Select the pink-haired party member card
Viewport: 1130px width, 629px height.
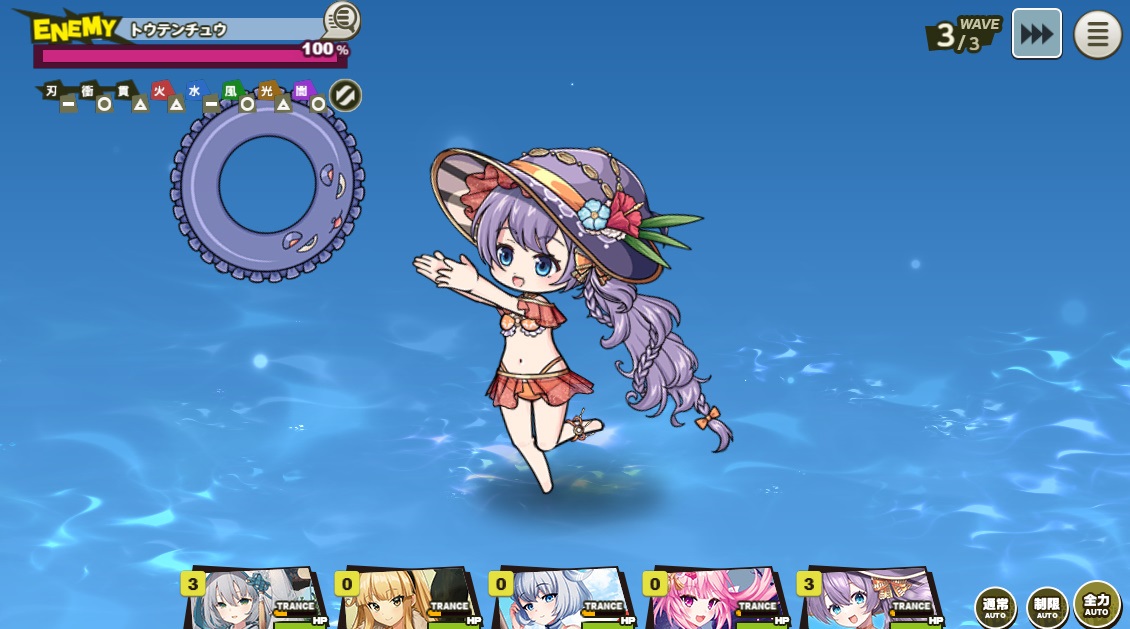tap(716, 600)
